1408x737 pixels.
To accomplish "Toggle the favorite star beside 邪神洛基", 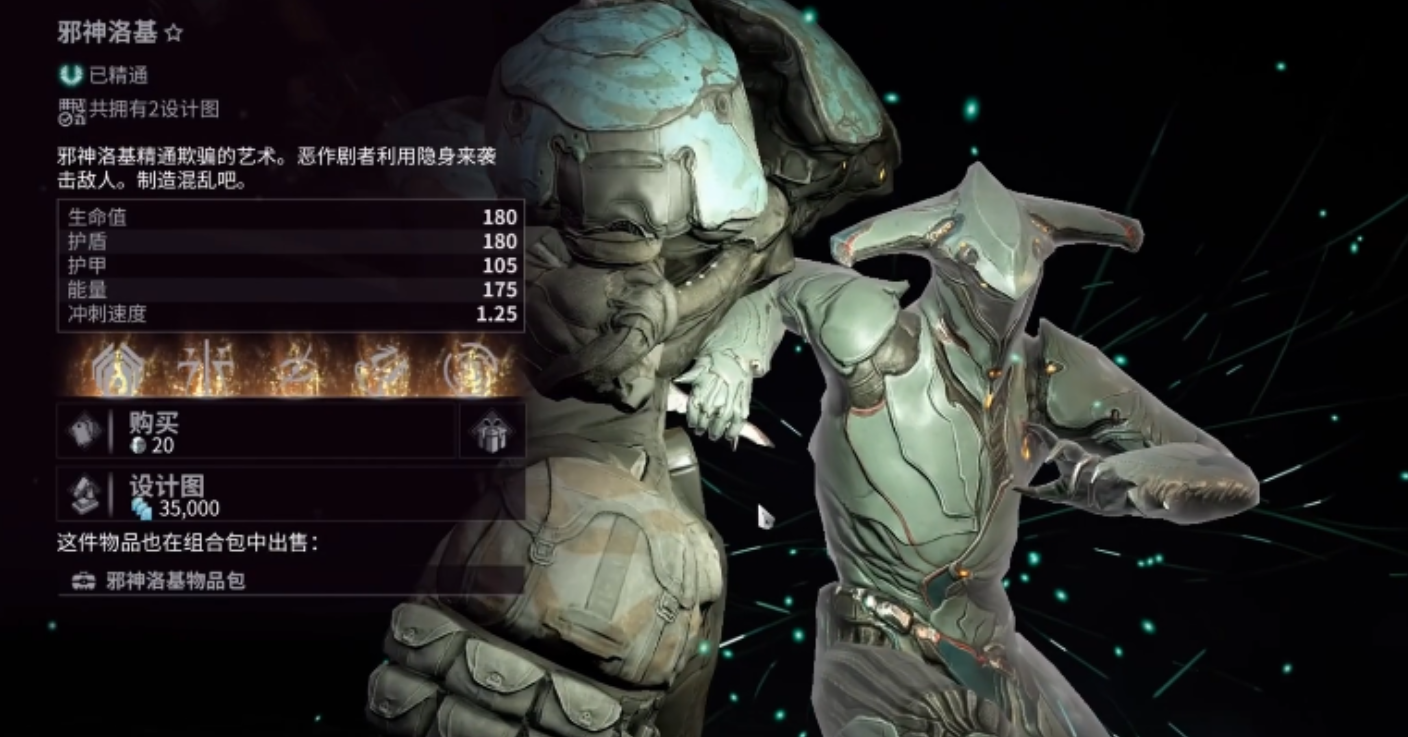I will coord(174,33).
